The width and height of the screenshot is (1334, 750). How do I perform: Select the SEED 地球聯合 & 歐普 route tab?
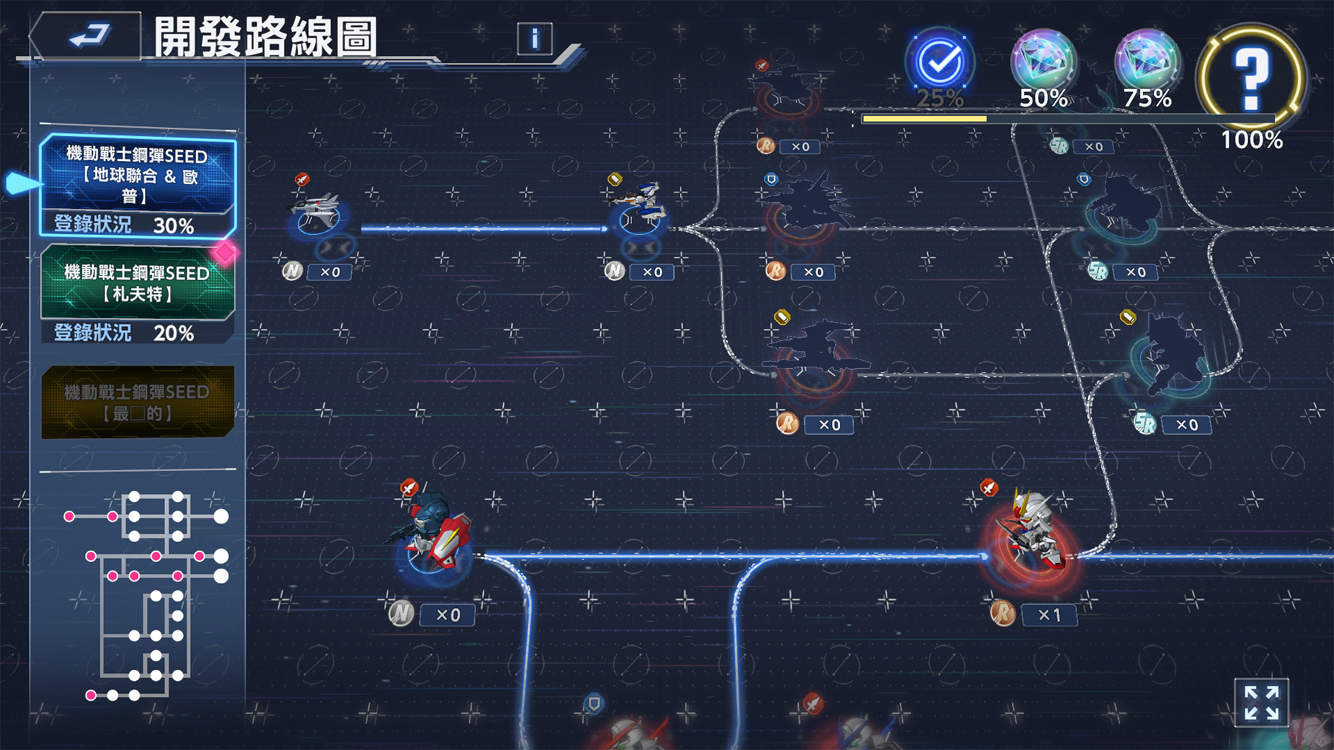coord(137,187)
